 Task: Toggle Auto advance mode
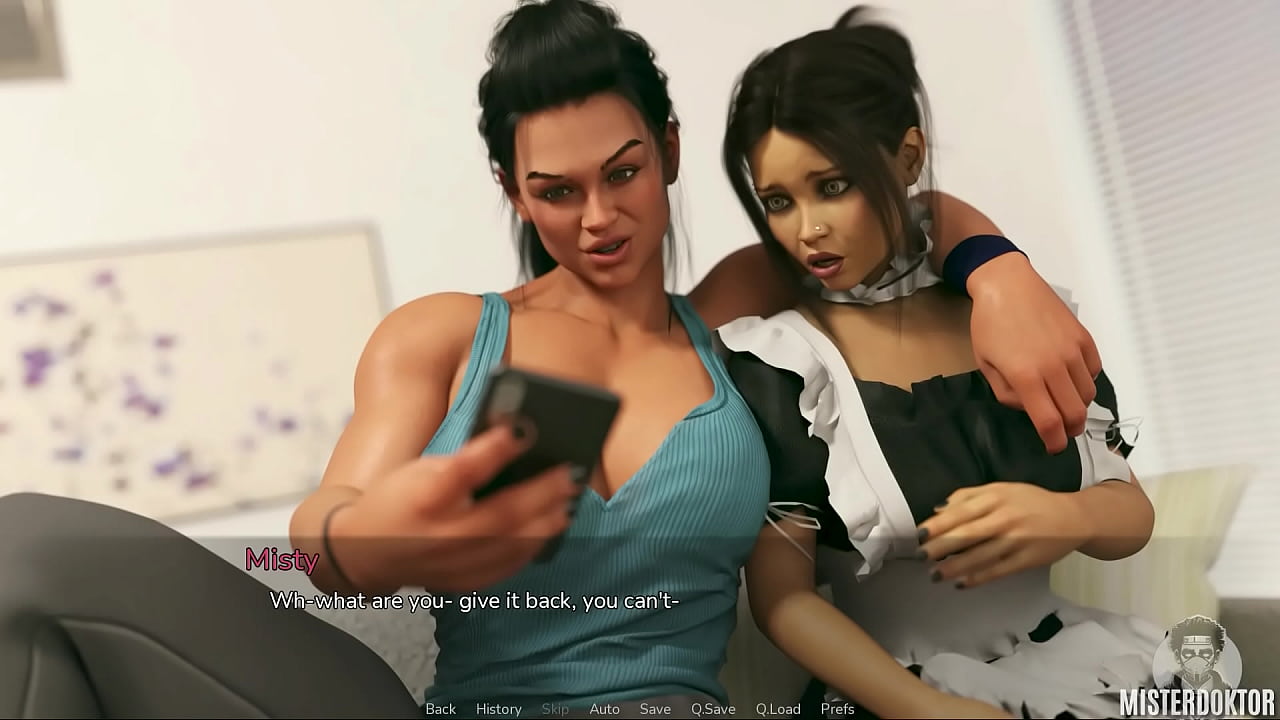point(604,709)
